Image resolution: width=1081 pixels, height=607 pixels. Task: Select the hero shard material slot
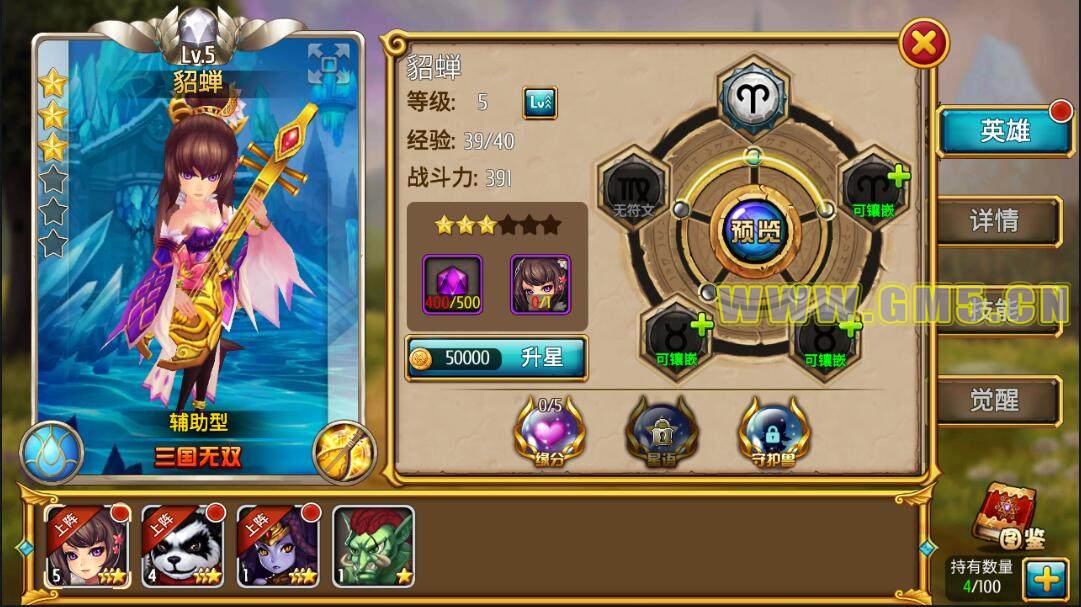(x=540, y=283)
